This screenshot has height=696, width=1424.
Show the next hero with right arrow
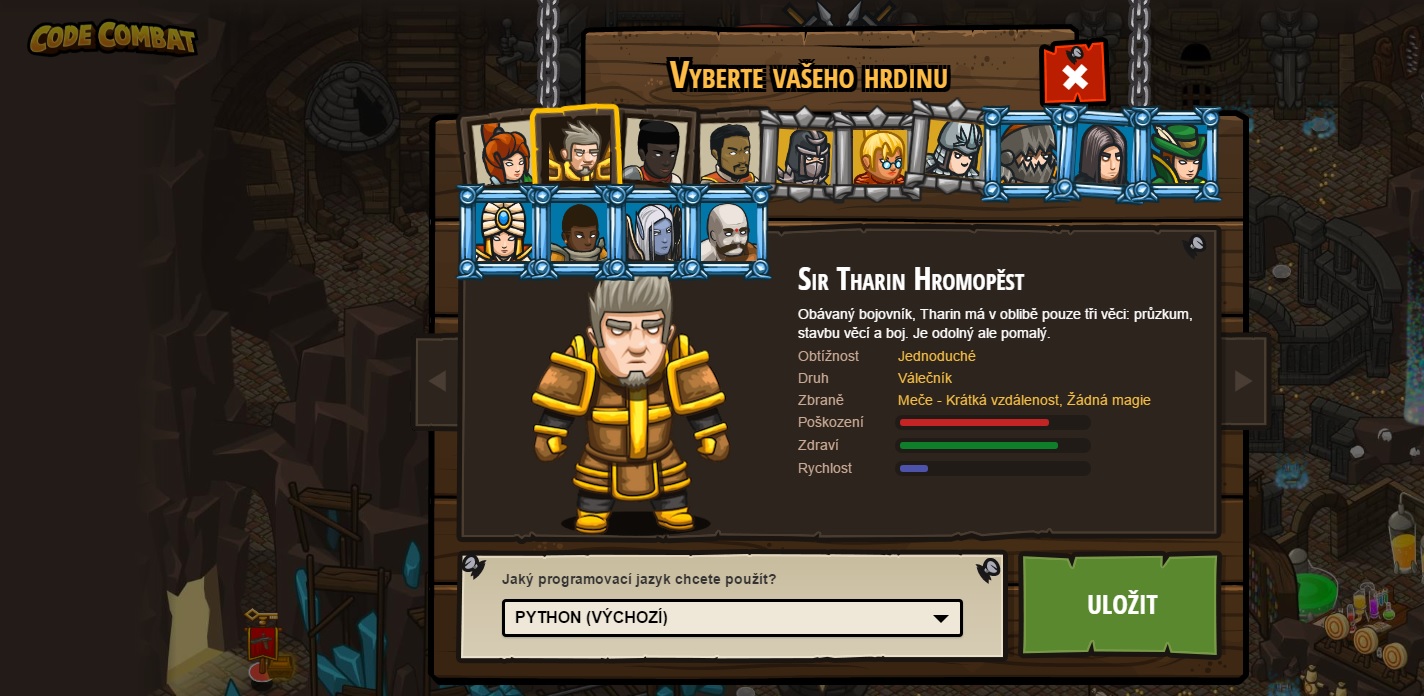click(1243, 381)
